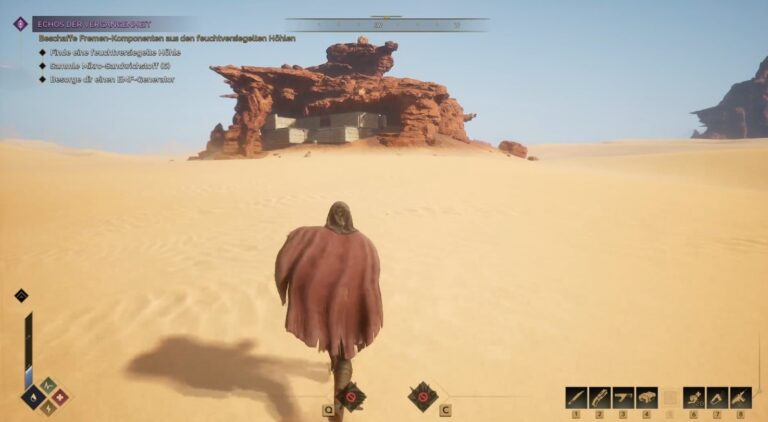Click the purple quest icon beside the quest title
Screen dimensions: 768x422
[20, 23]
